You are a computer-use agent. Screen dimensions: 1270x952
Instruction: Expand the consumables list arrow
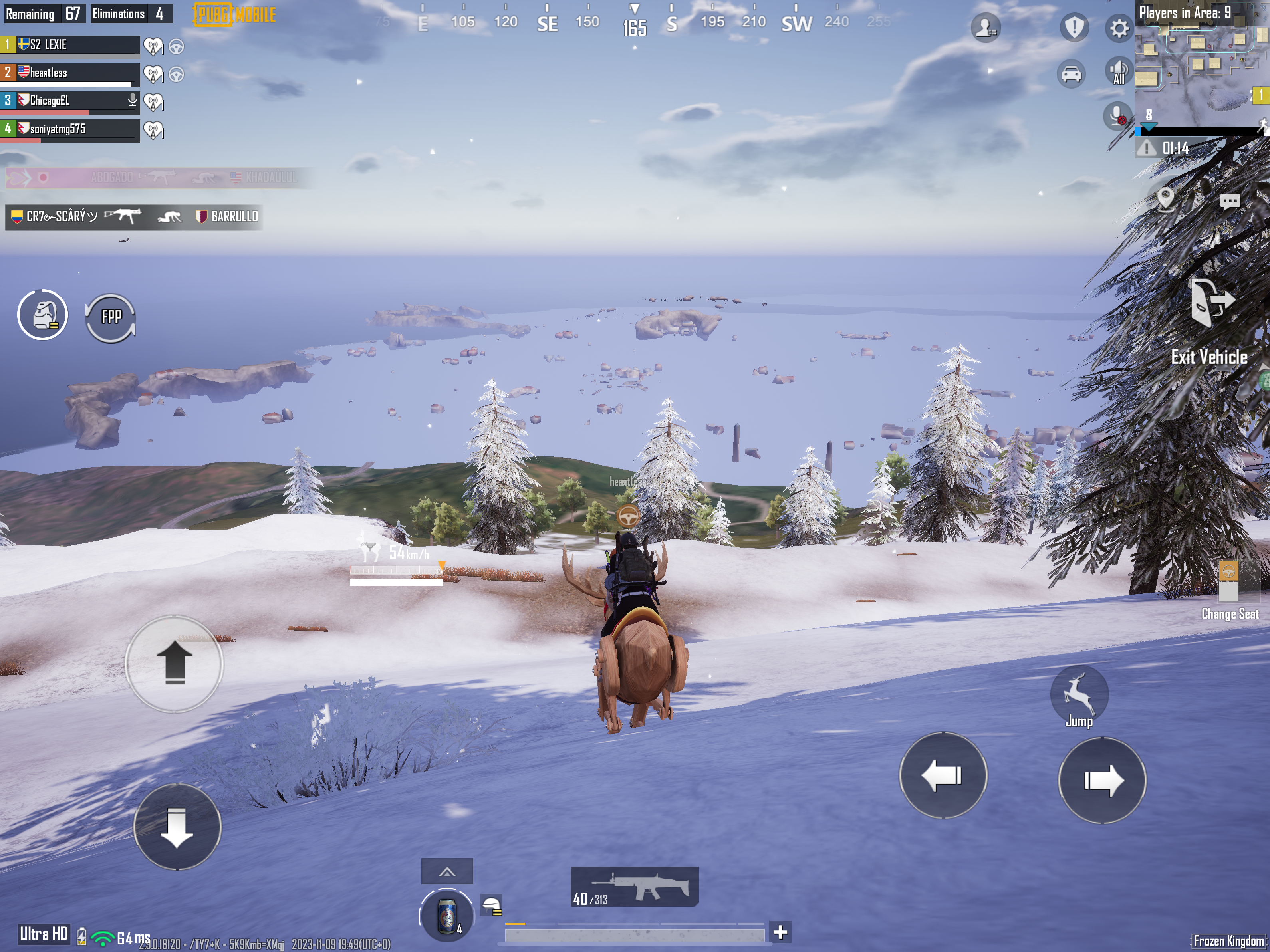(x=446, y=872)
